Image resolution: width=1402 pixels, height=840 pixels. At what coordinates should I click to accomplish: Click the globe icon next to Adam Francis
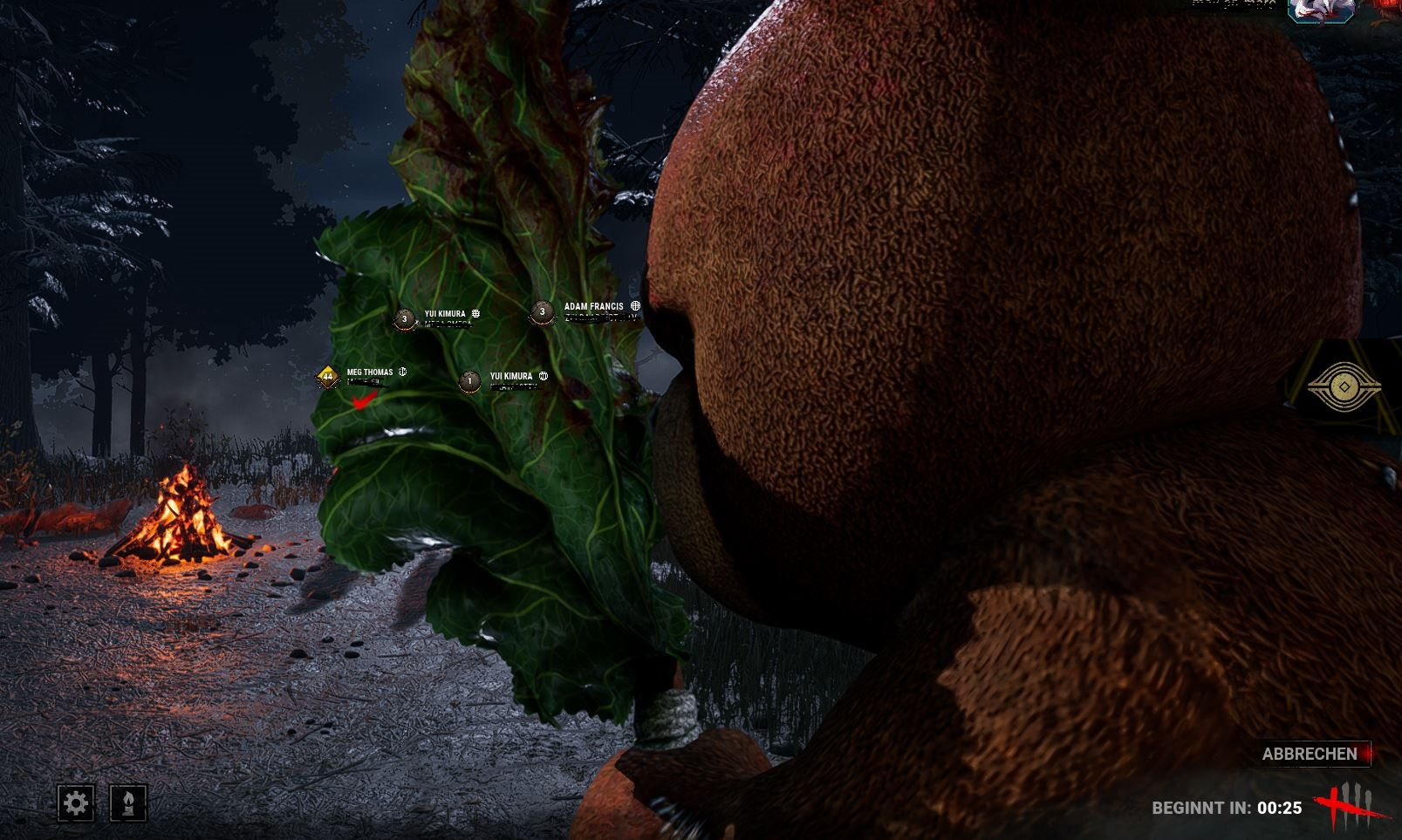634,306
